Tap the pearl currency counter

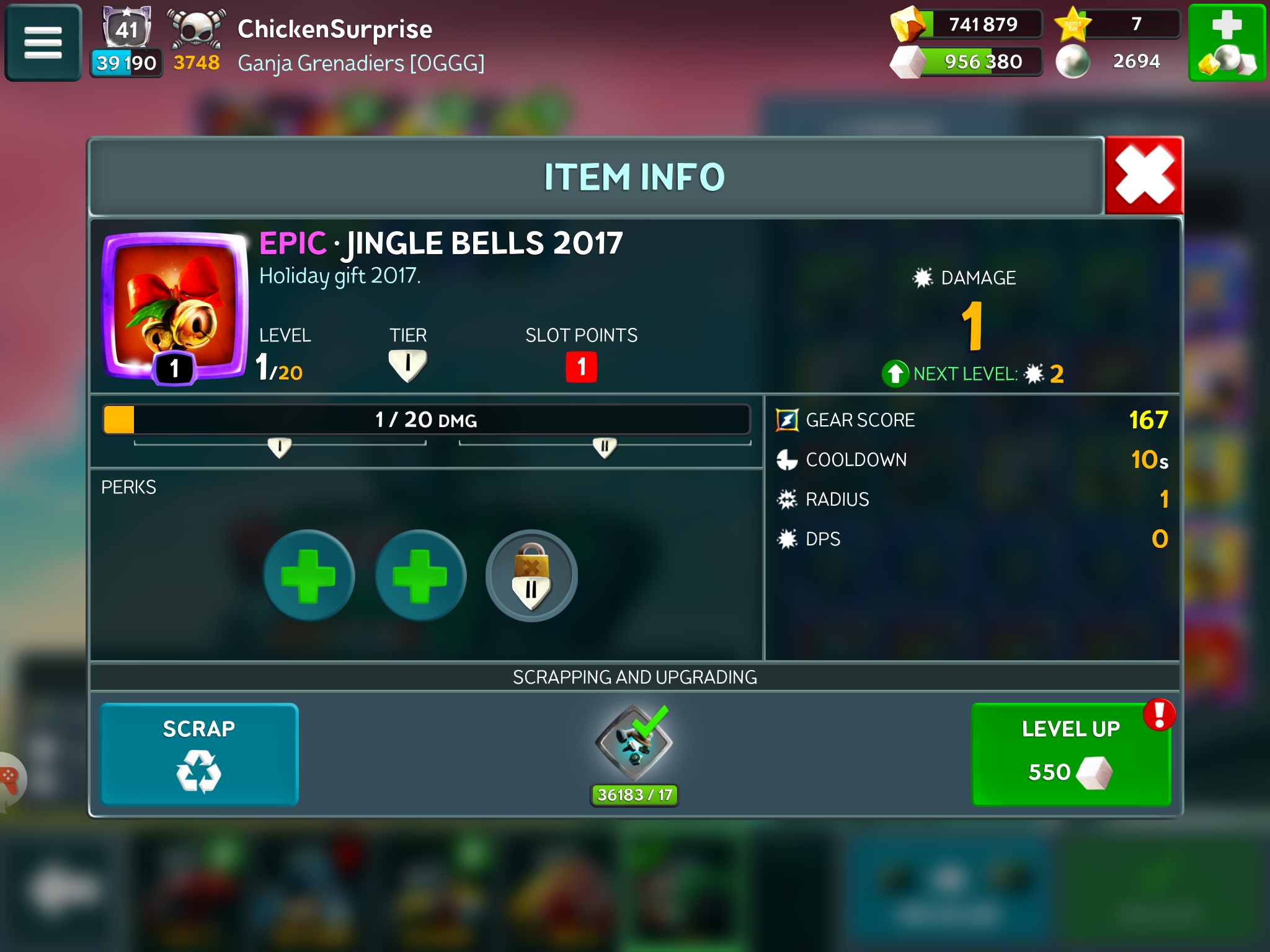[1116, 61]
